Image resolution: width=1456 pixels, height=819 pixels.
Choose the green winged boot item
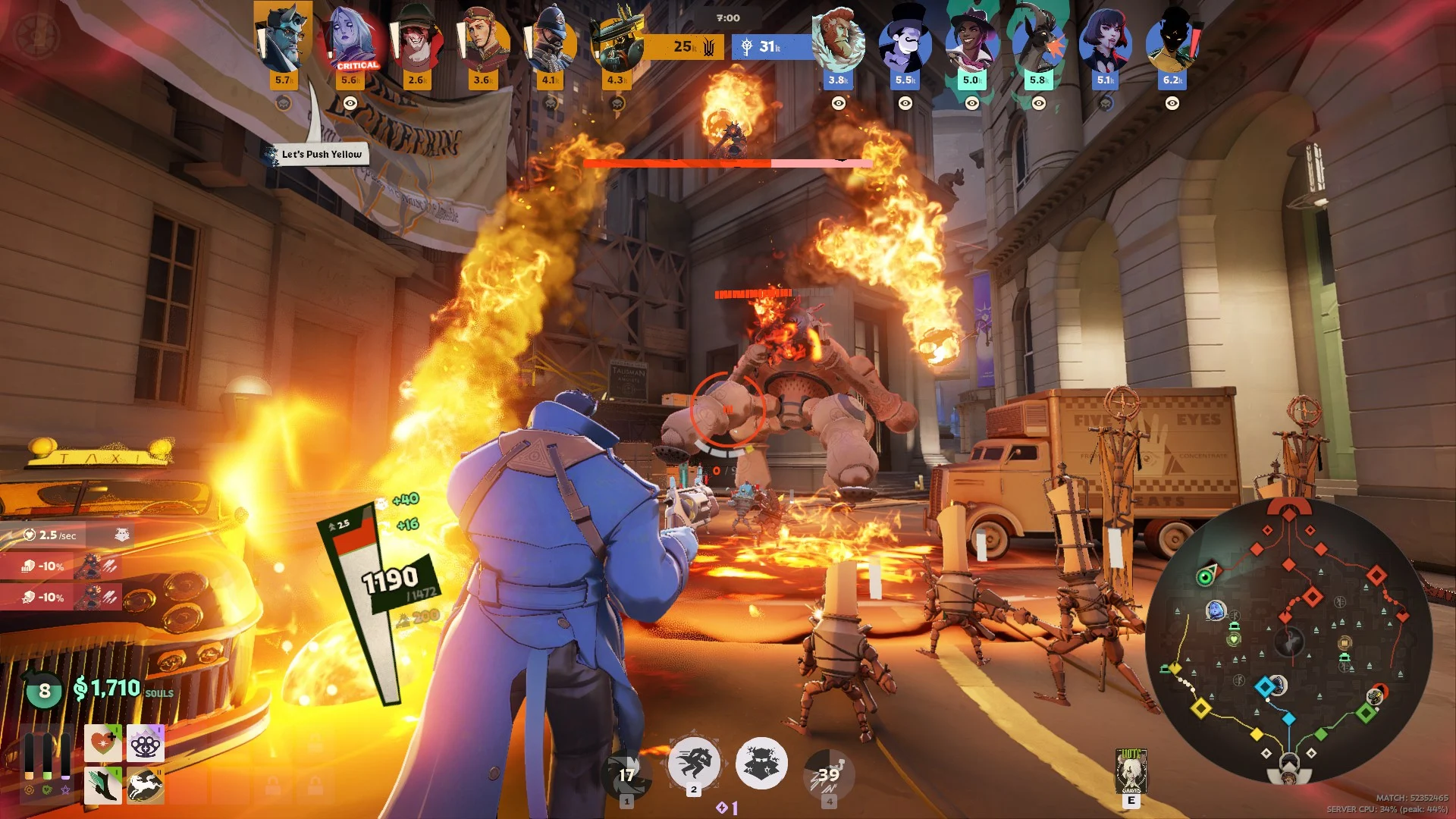(103, 785)
